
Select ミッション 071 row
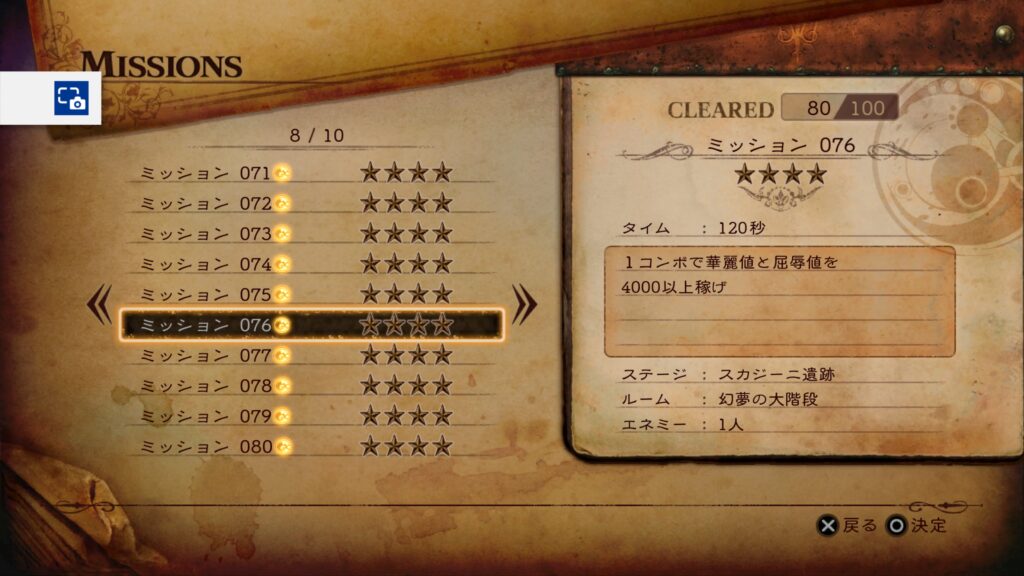click(x=310, y=173)
